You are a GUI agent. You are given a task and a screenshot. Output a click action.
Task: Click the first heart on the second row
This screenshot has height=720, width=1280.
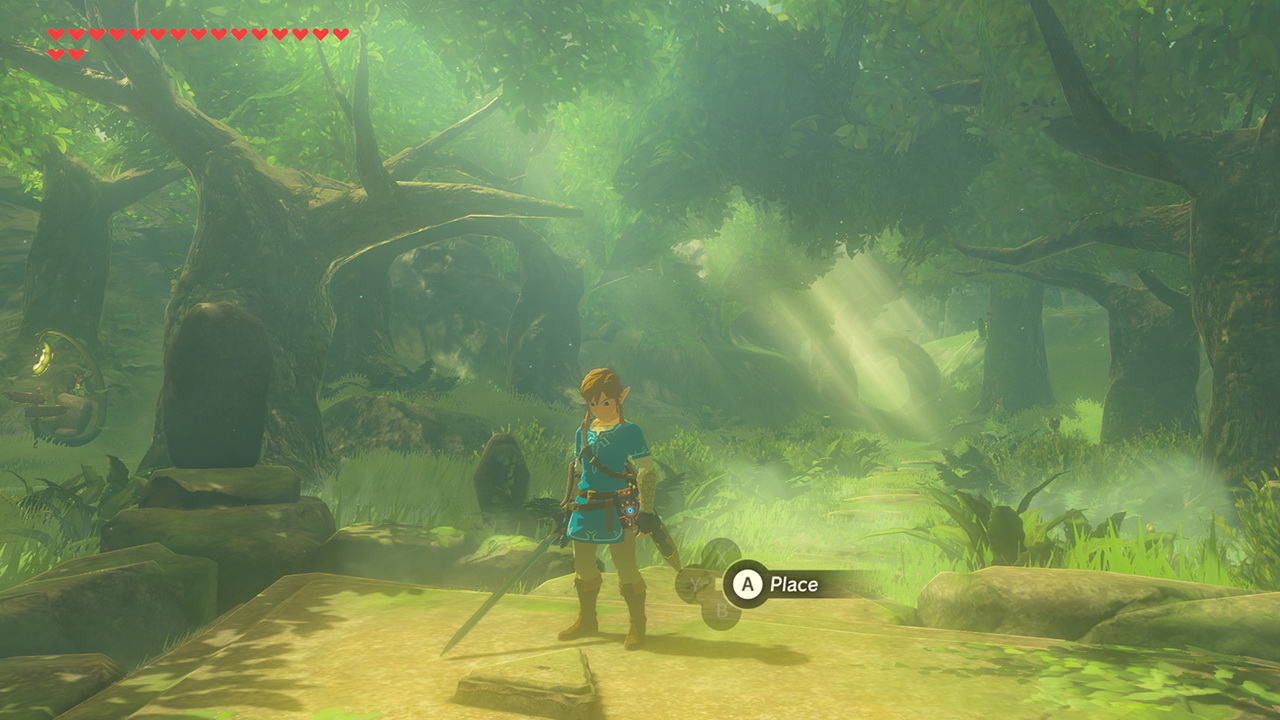pos(57,52)
